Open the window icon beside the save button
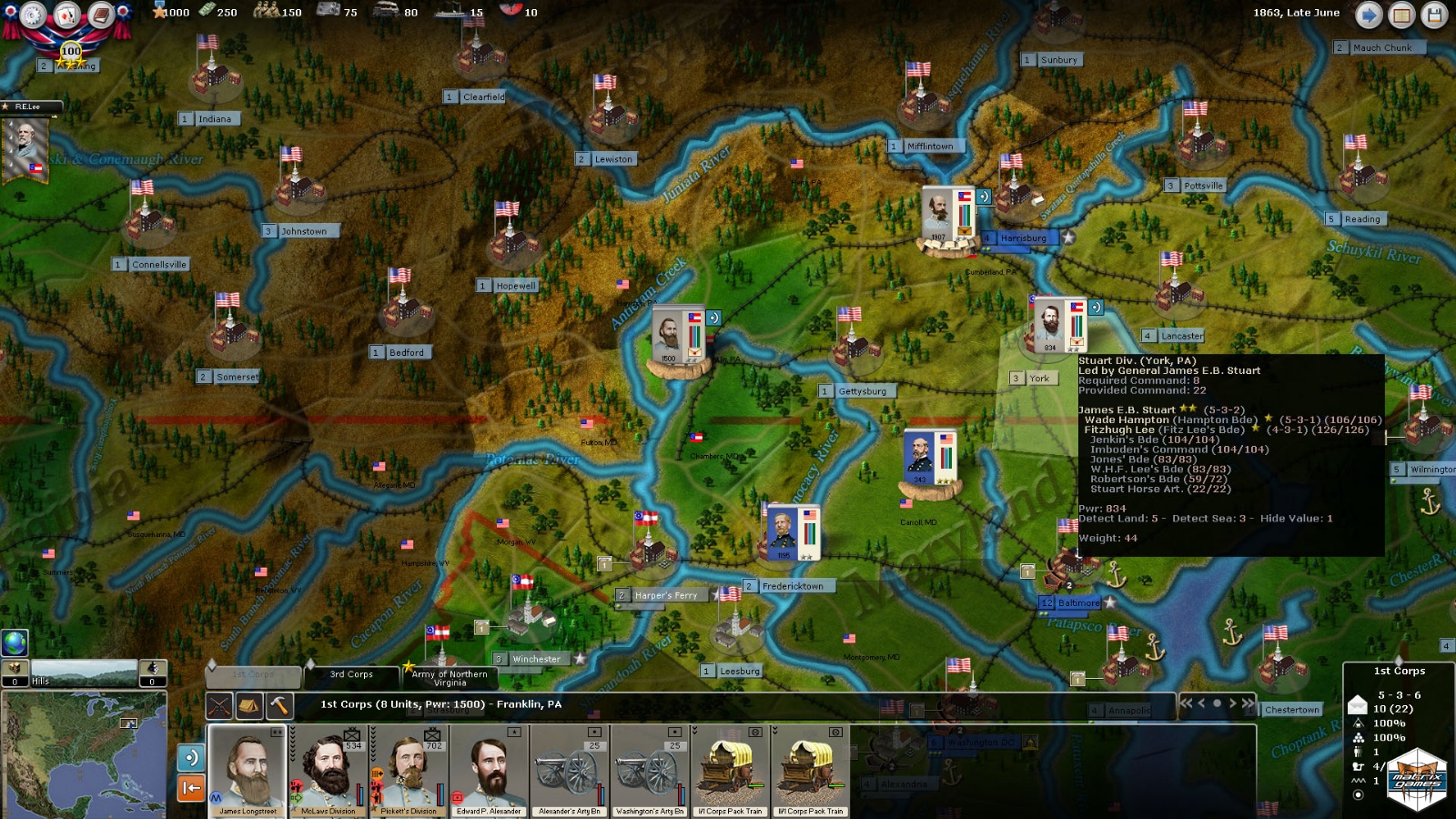 coord(1401,15)
